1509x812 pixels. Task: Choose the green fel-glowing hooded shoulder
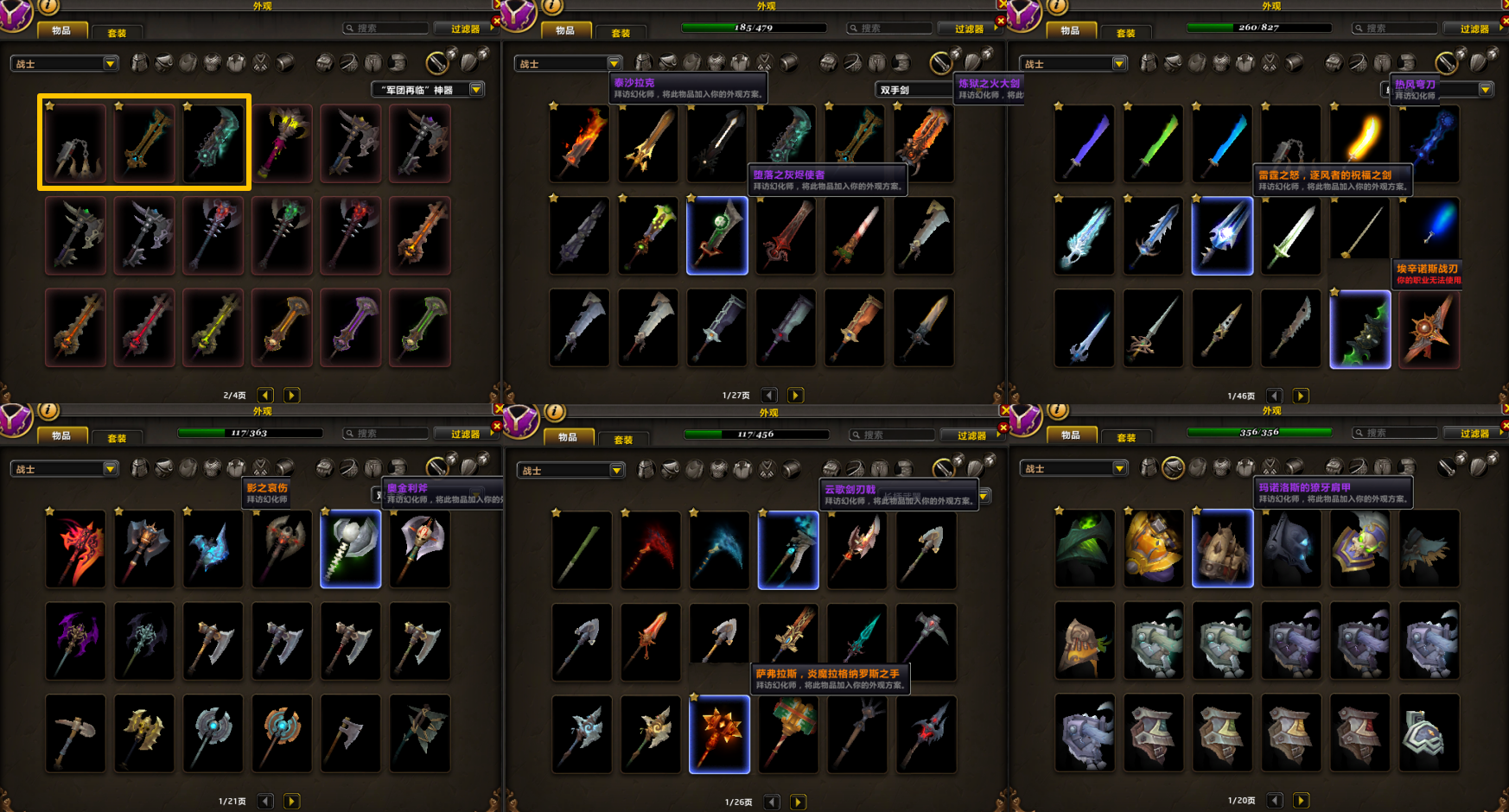(x=1085, y=549)
